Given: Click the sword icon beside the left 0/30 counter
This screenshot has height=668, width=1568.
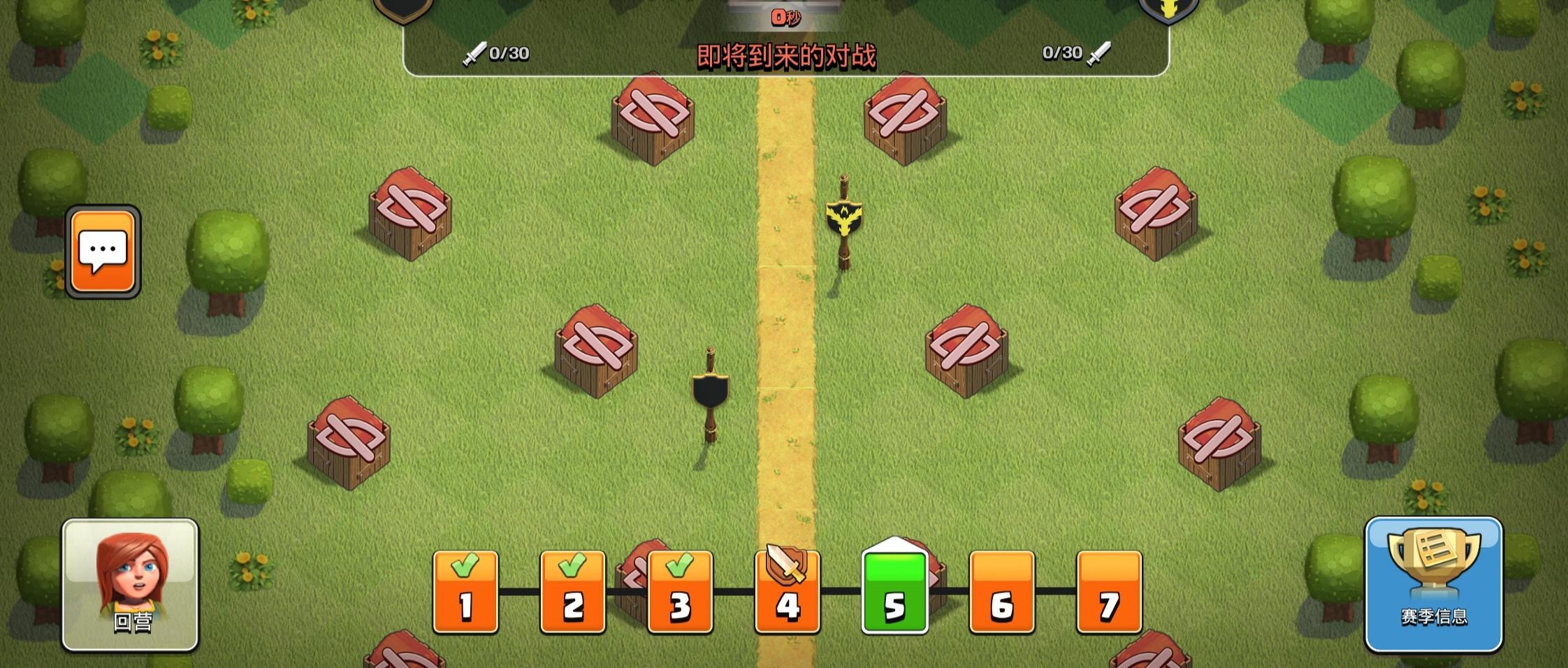Looking at the screenshot, I should (x=476, y=52).
